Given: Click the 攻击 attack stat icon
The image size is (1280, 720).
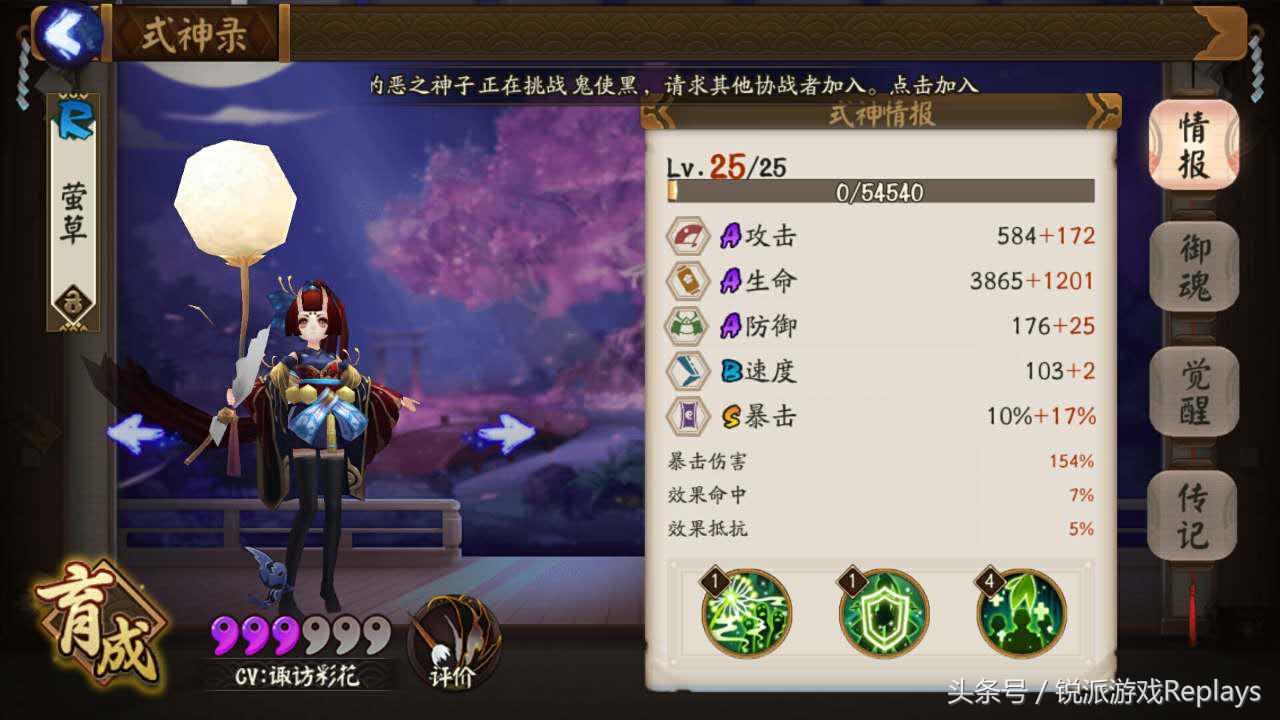Looking at the screenshot, I should point(687,236).
